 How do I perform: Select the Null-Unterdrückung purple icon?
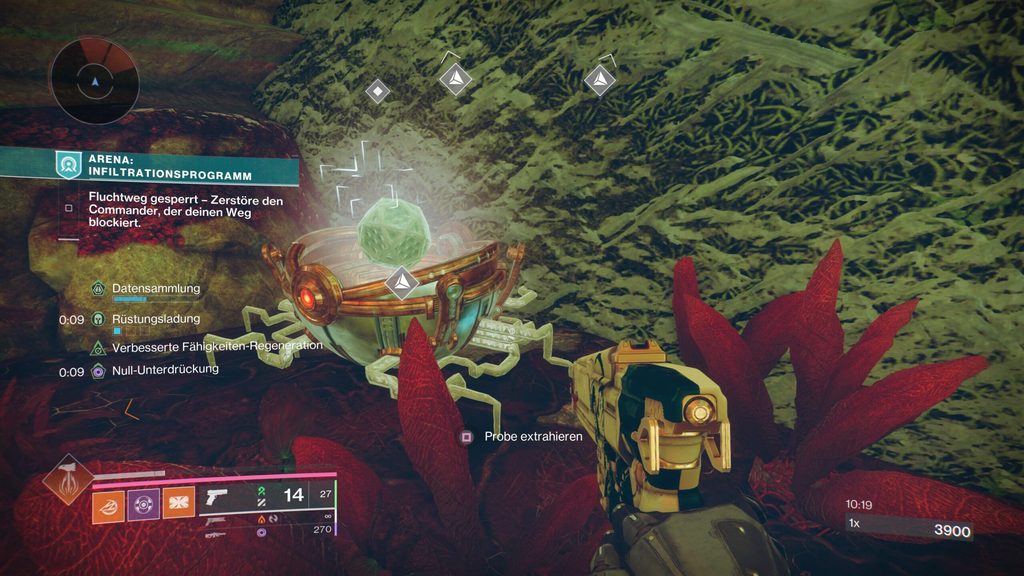(x=98, y=371)
